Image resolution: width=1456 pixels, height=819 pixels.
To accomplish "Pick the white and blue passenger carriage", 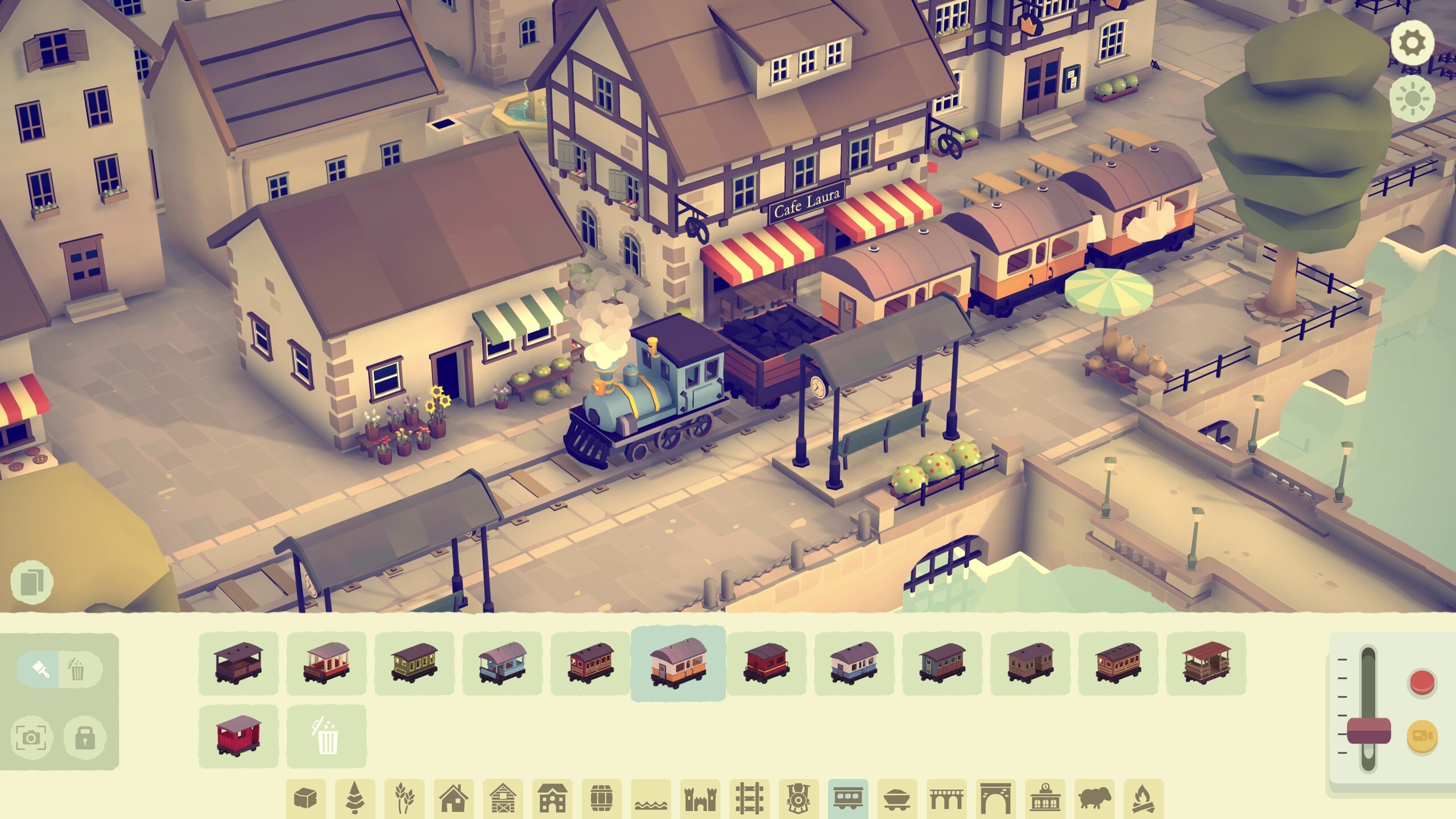I will (x=854, y=663).
